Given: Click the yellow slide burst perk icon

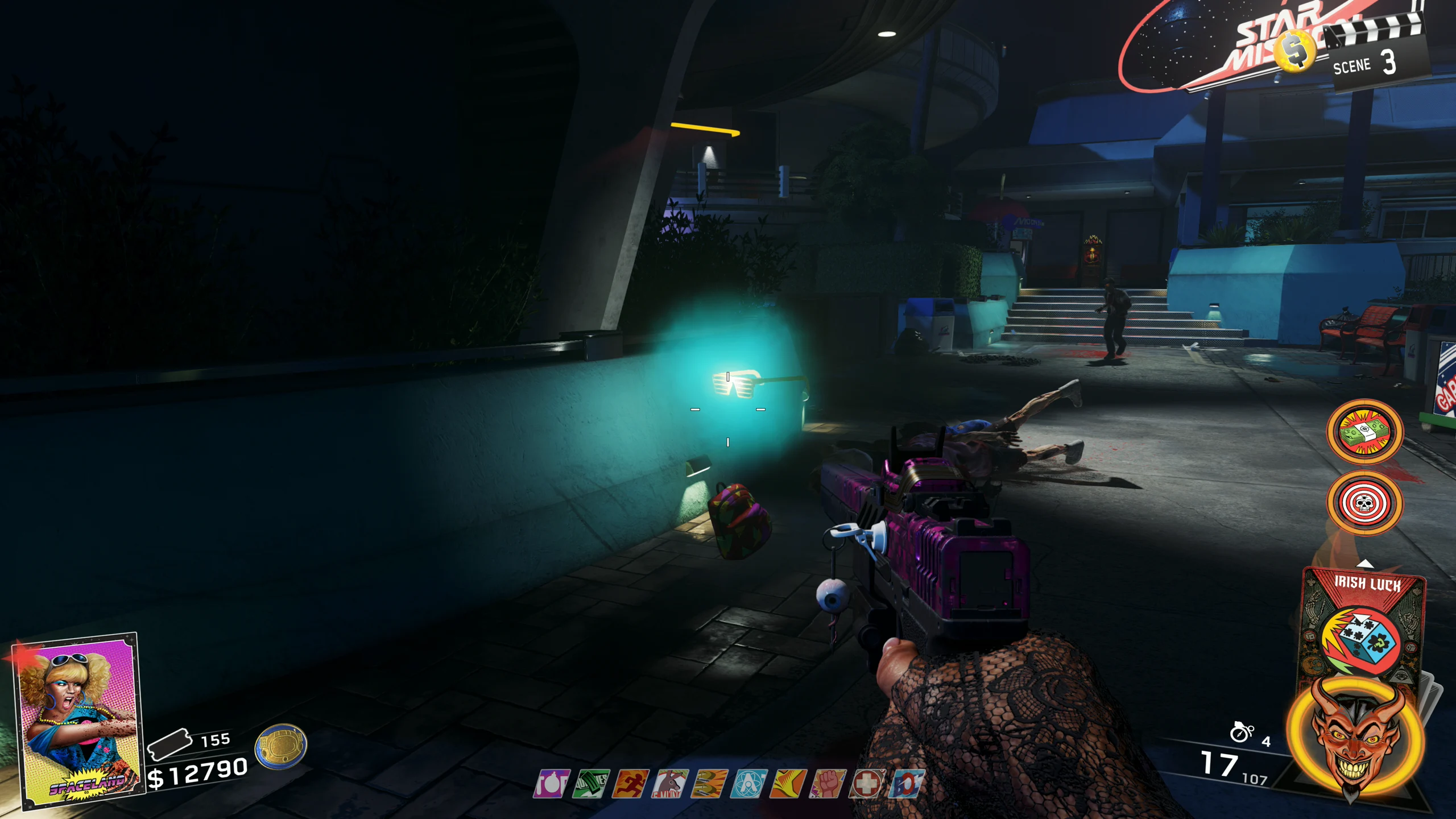Looking at the screenshot, I should pyautogui.click(x=788, y=784).
